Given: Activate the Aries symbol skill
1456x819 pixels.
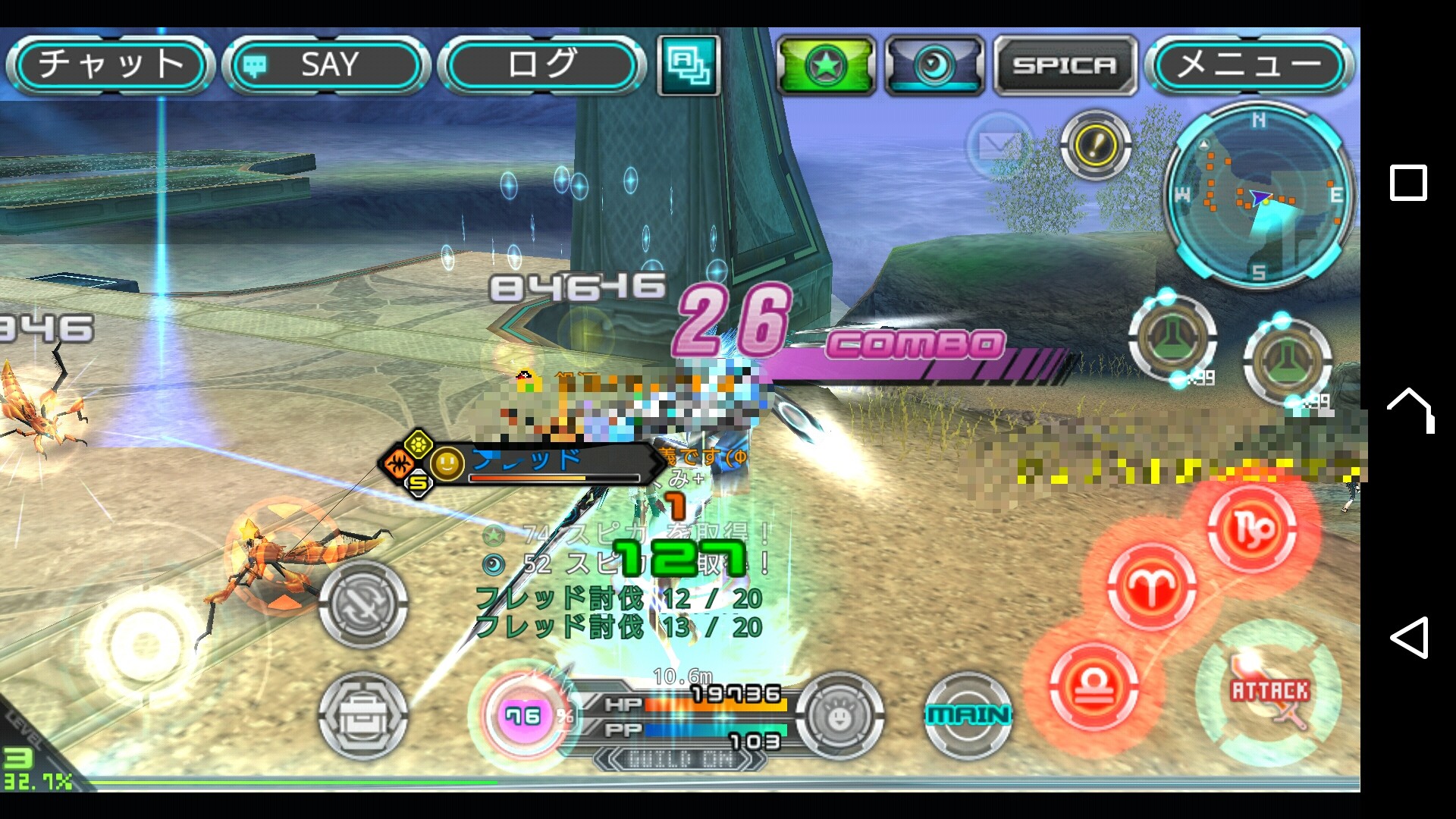Looking at the screenshot, I should click(x=1150, y=586).
